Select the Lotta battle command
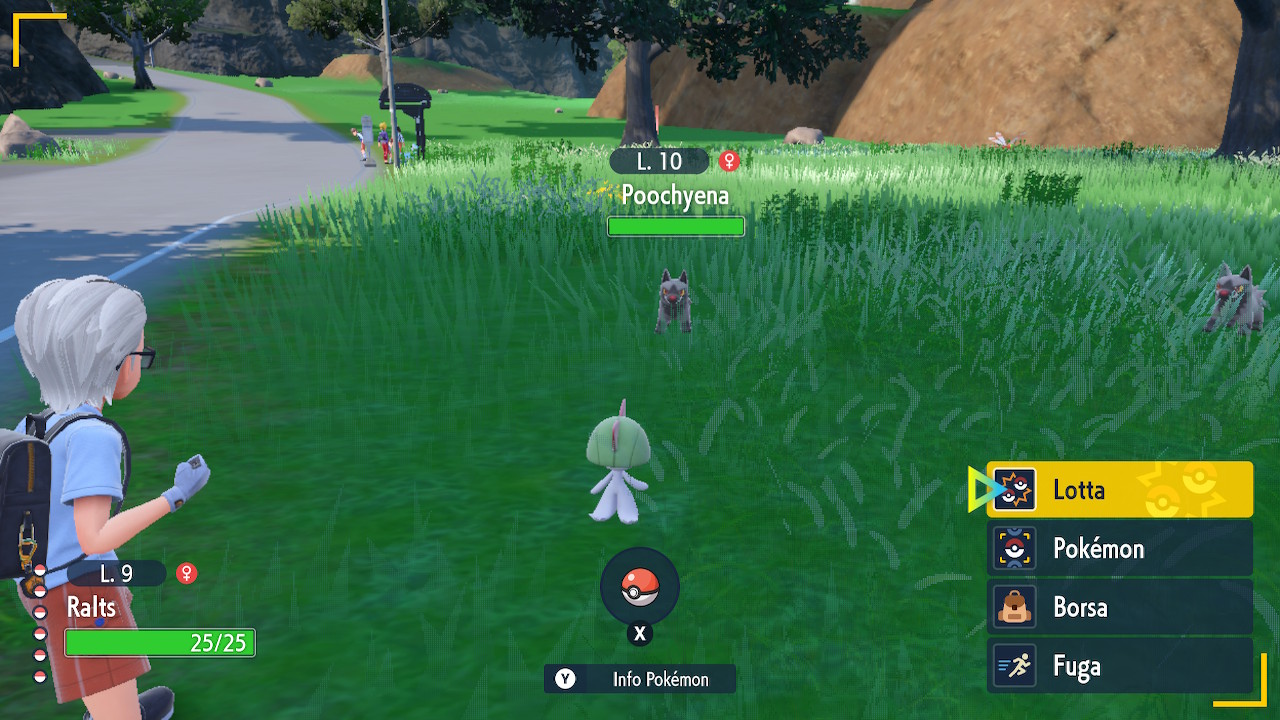This screenshot has width=1280, height=720. 1119,490
